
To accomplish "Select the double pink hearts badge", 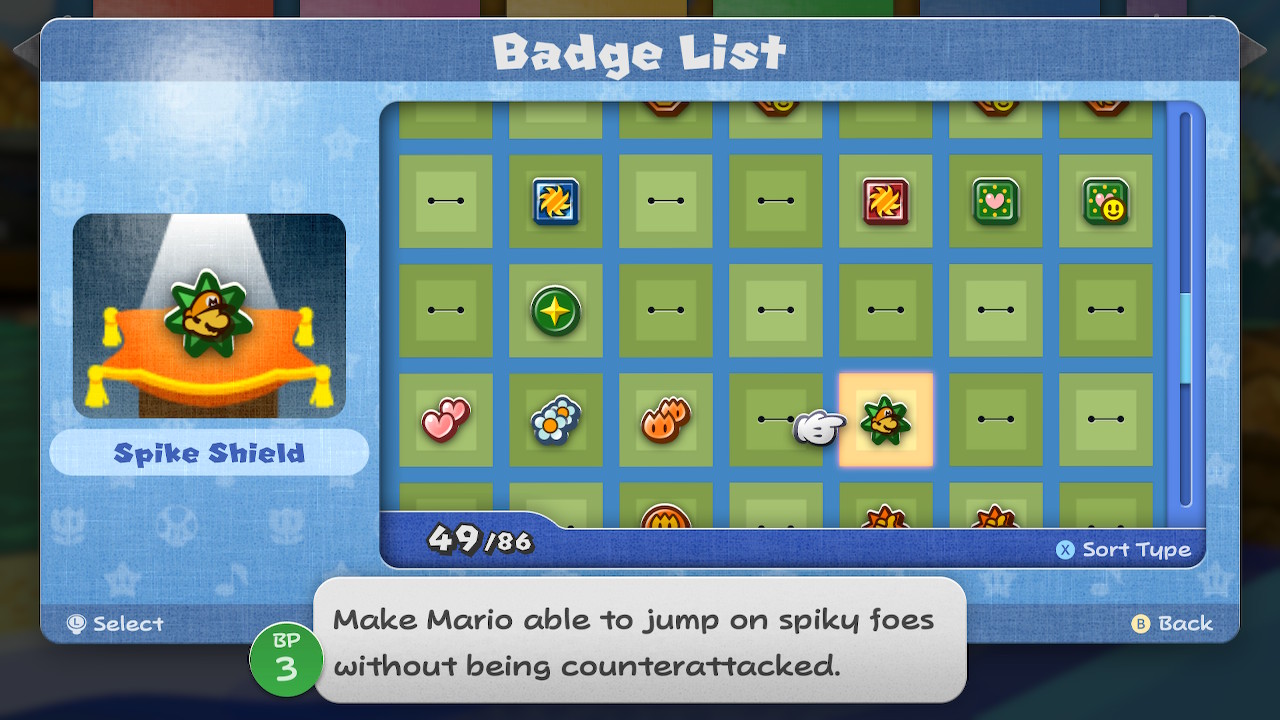I will coord(445,421).
